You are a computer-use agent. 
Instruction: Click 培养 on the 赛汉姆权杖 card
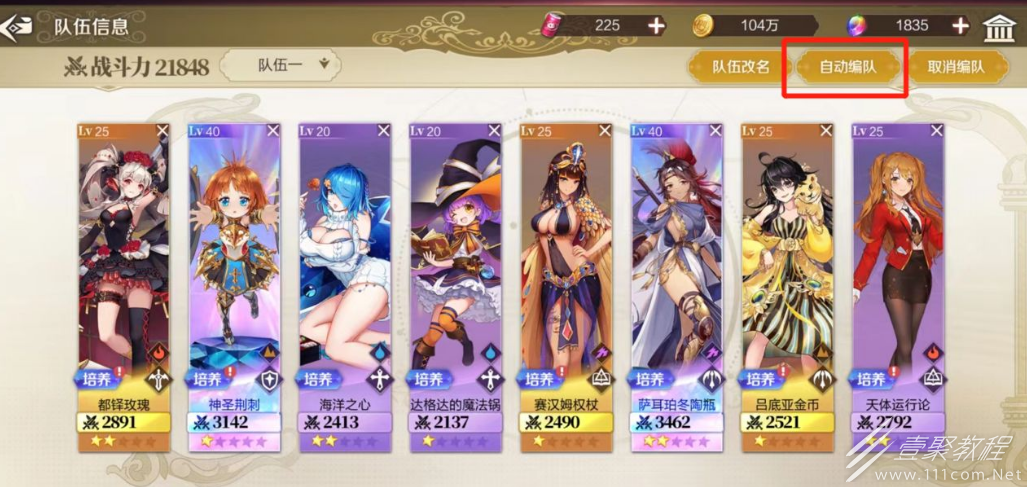pyautogui.click(x=539, y=380)
